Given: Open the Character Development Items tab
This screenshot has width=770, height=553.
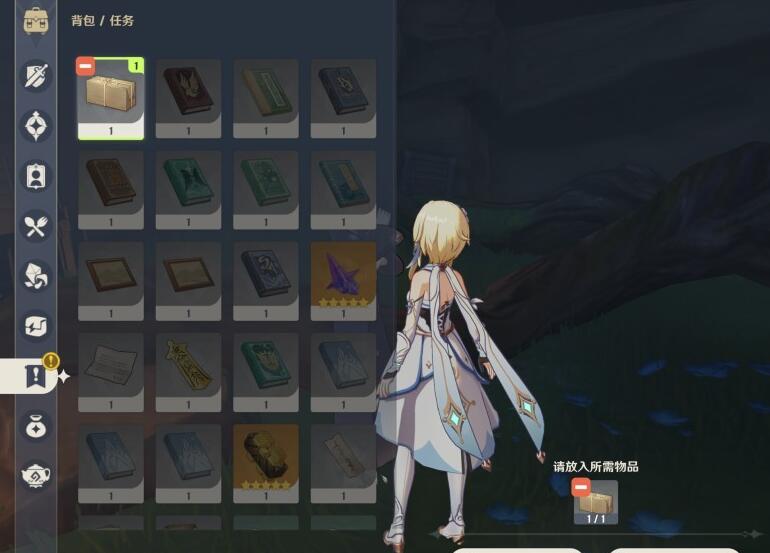Looking at the screenshot, I should click(37, 176).
